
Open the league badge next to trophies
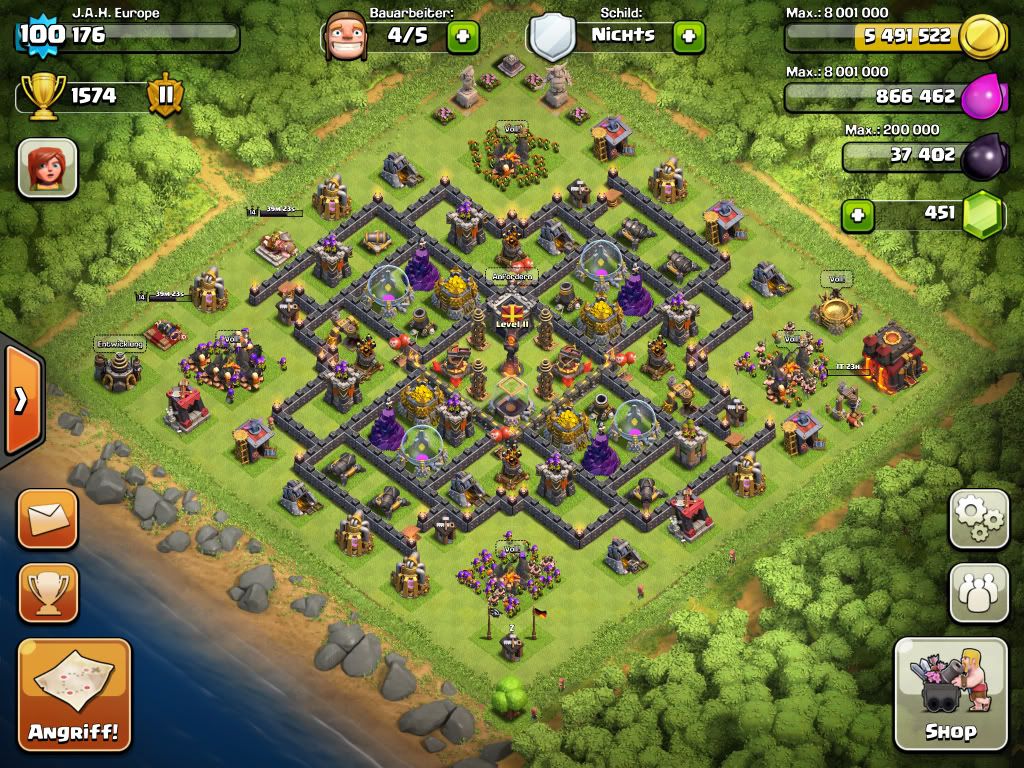click(165, 96)
